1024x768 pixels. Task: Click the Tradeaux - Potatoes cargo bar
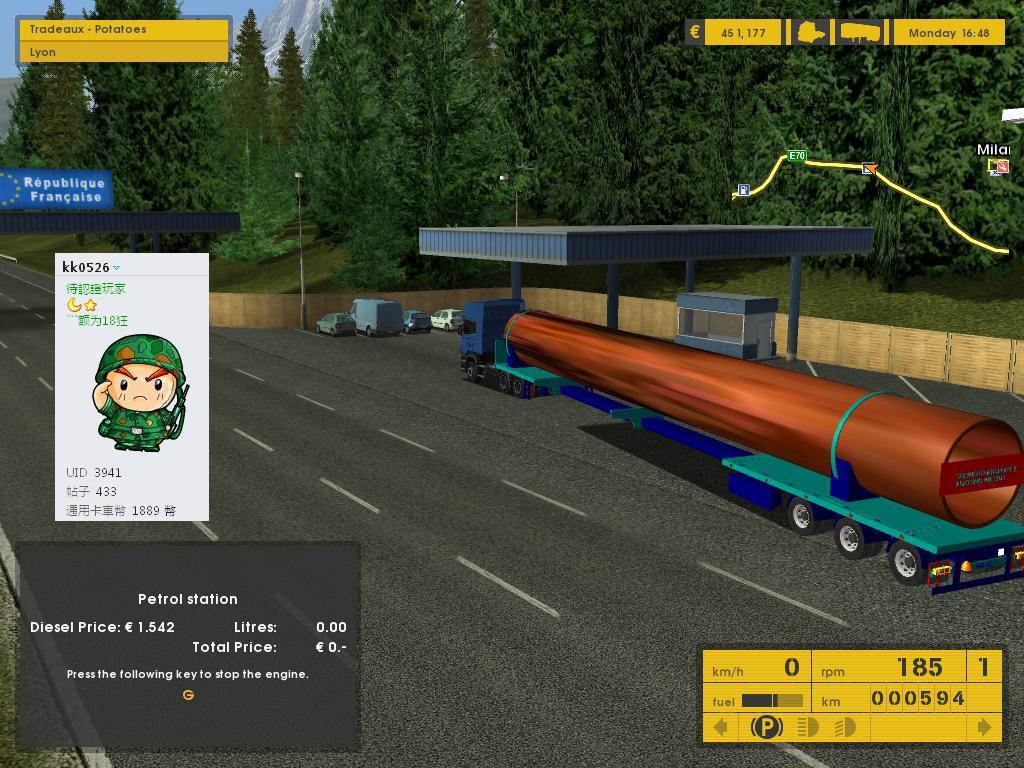click(x=124, y=30)
